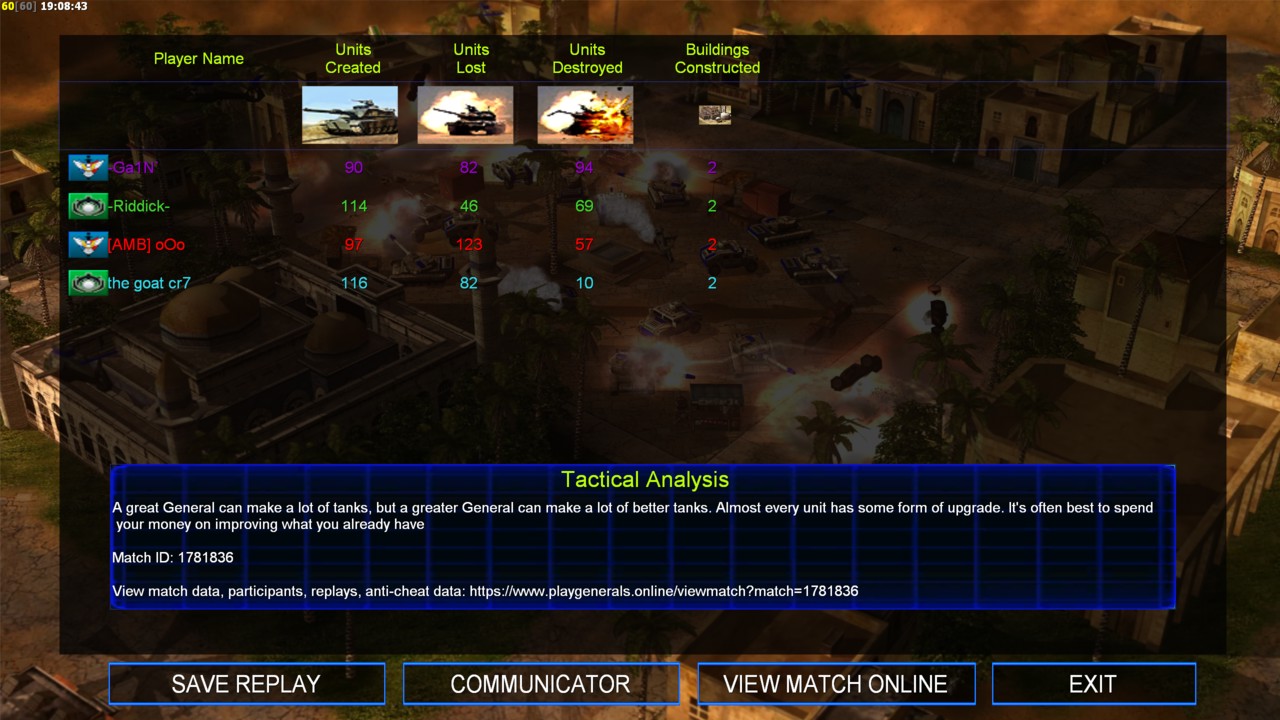Image resolution: width=1280 pixels, height=720 pixels.
Task: Exit the score screen
Action: click(1092, 684)
